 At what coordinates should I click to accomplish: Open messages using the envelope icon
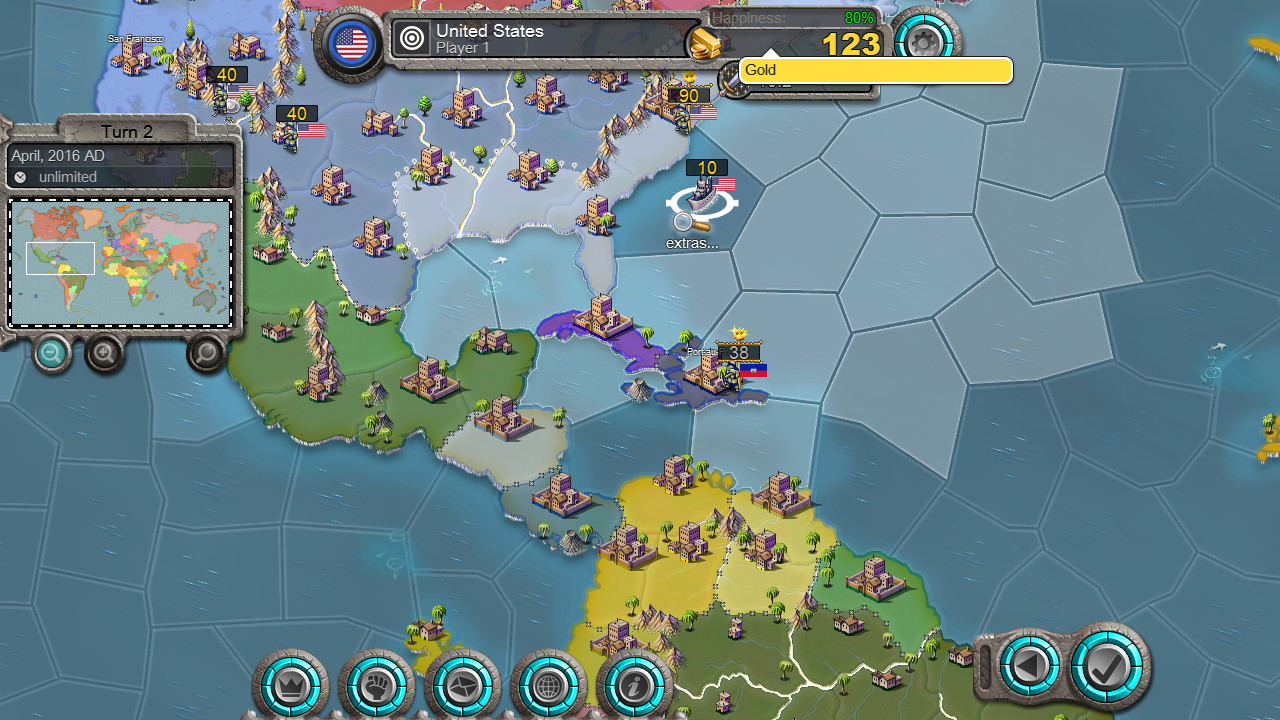[x=464, y=686]
